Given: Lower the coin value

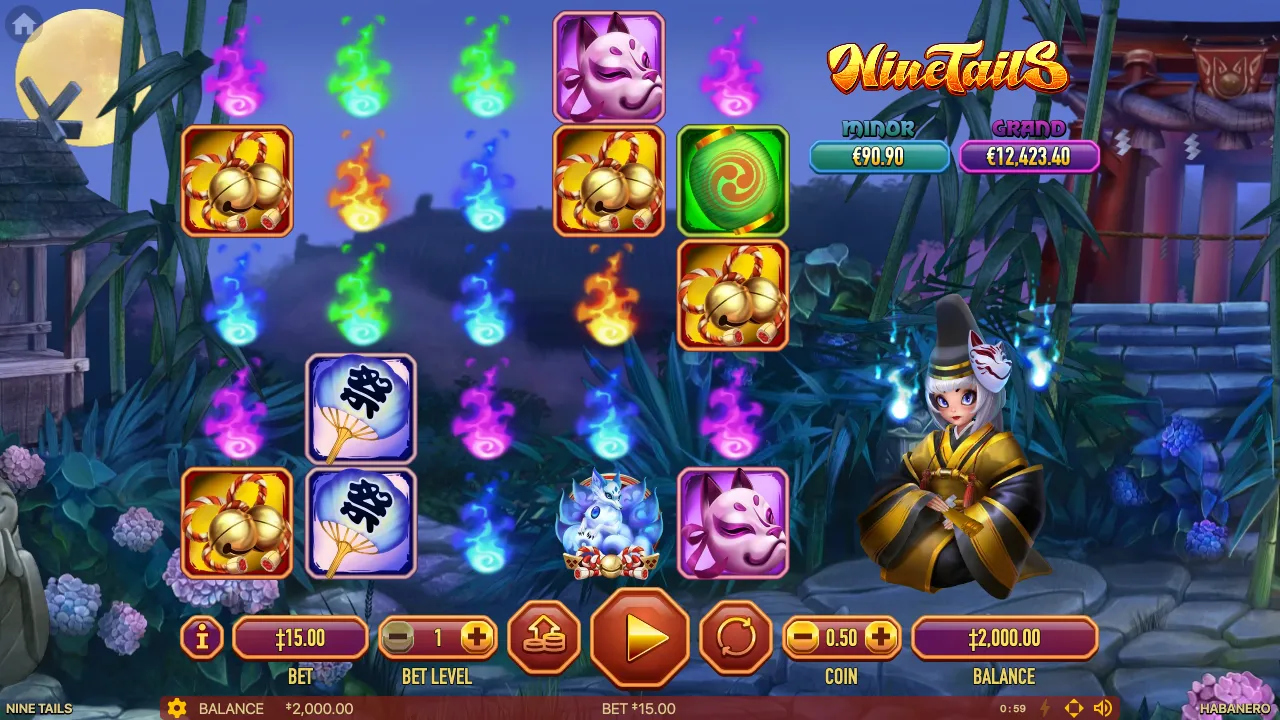Looking at the screenshot, I should point(802,637).
